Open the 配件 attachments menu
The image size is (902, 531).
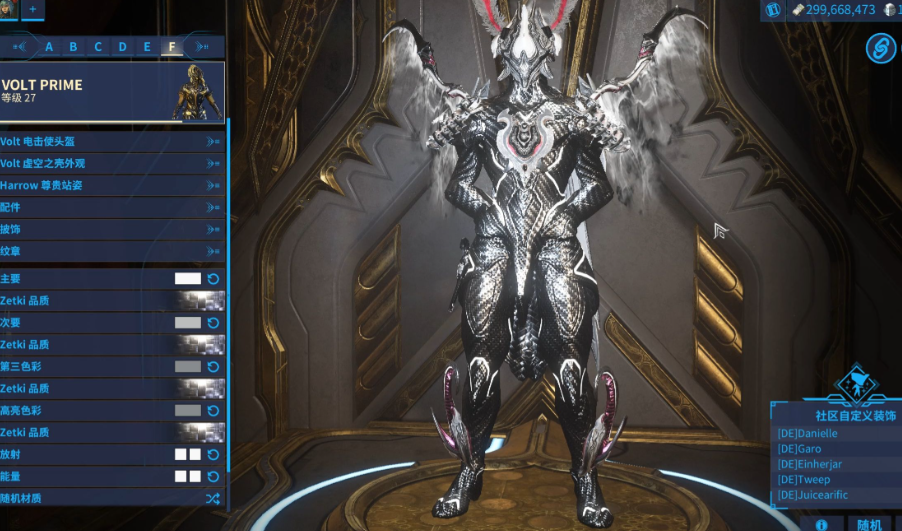112,207
